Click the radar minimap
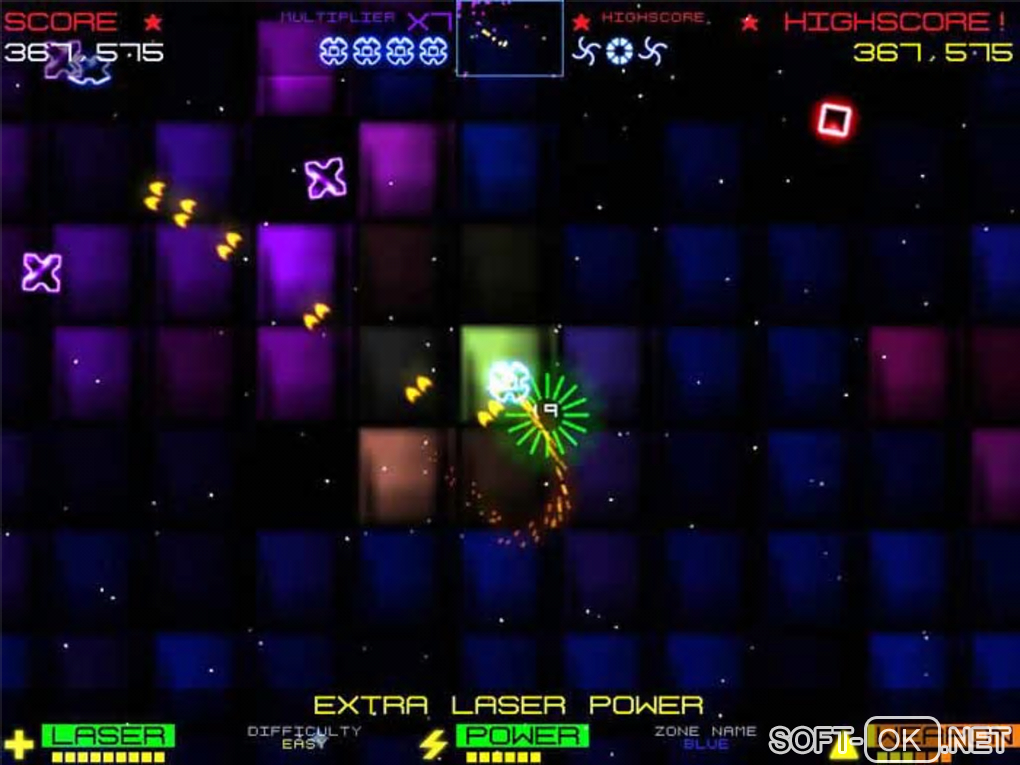This screenshot has width=1020, height=765. pos(509,38)
